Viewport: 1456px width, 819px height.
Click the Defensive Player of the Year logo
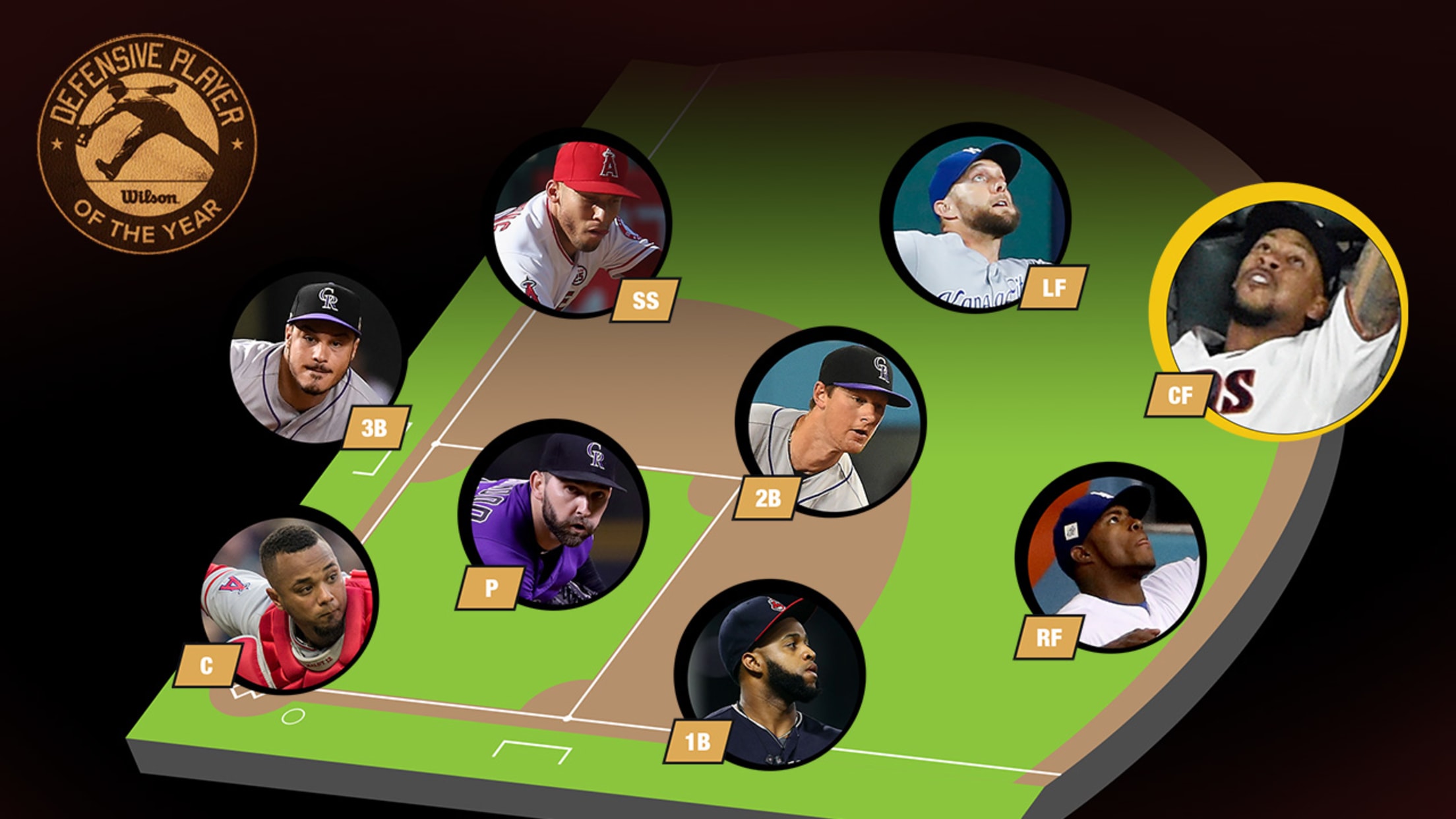[147, 144]
